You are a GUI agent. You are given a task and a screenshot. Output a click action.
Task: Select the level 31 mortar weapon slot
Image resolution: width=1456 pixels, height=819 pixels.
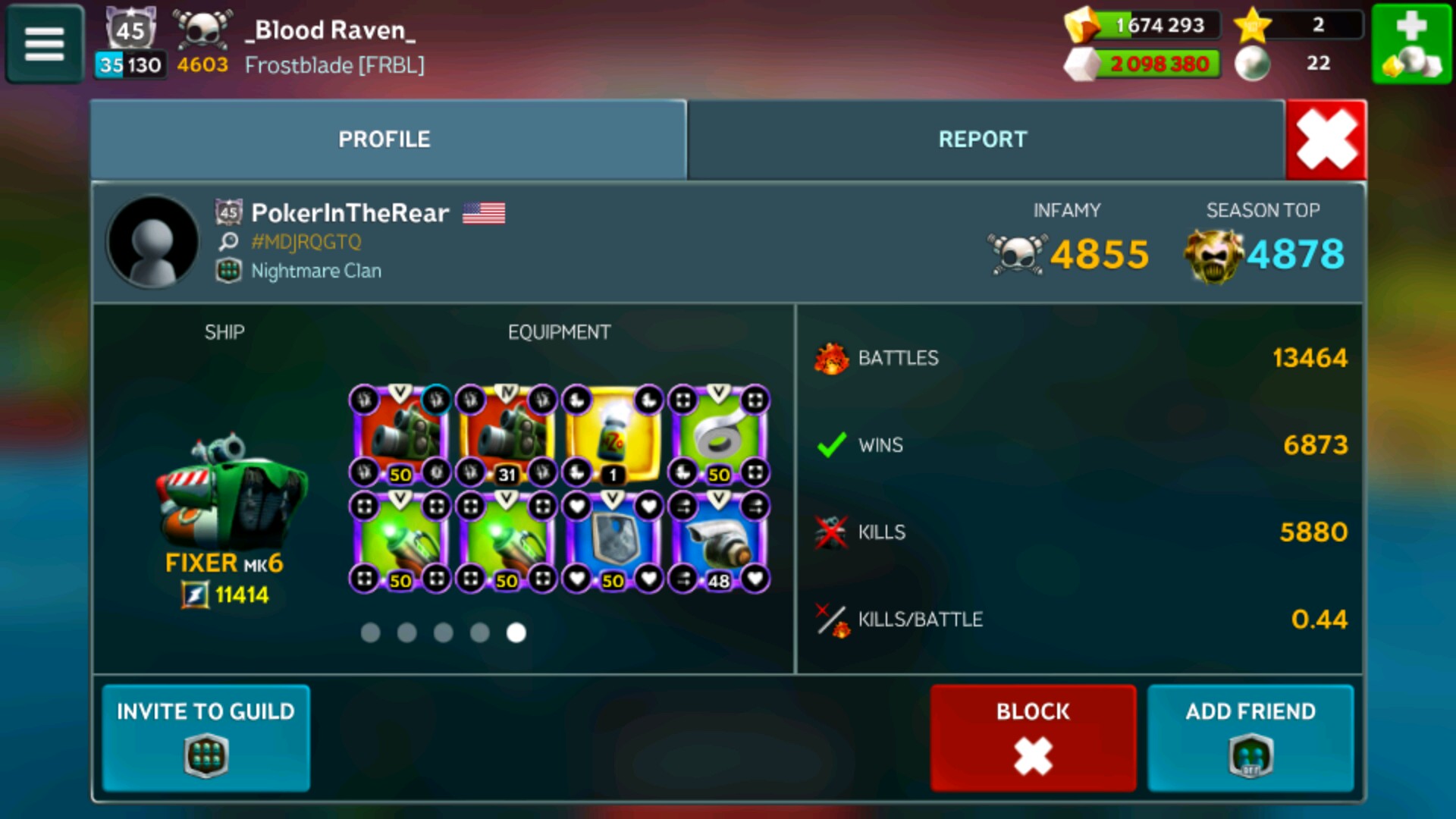(507, 436)
